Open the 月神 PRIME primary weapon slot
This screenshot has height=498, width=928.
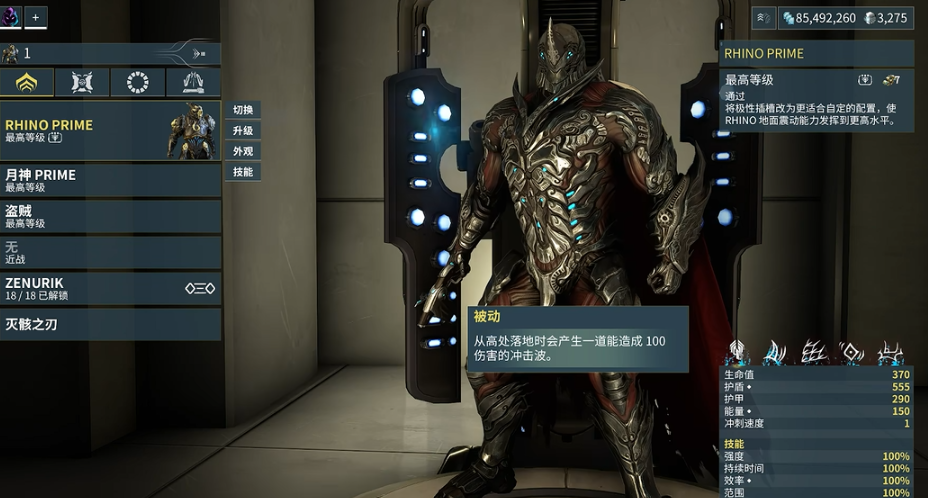[110, 180]
